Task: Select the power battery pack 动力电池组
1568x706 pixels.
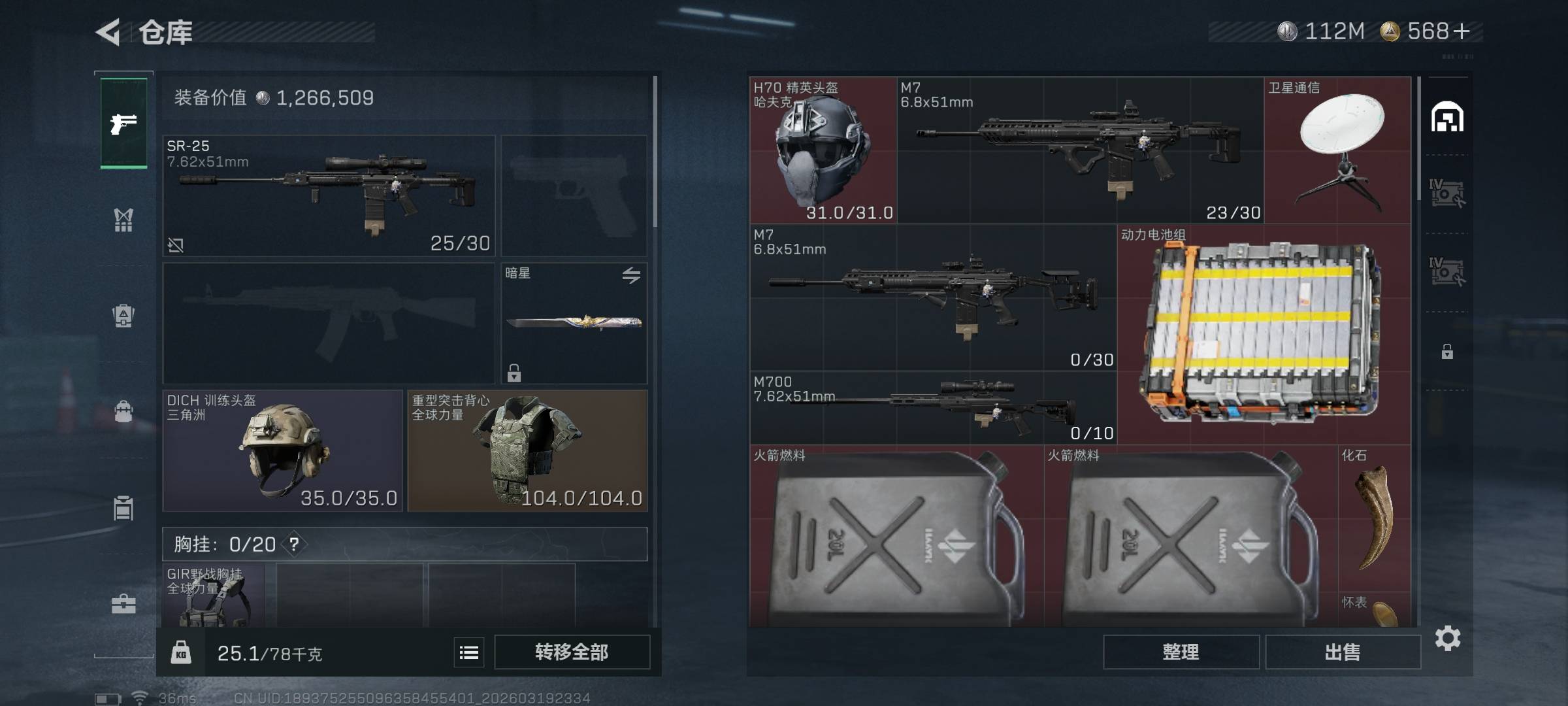Action: [1264, 334]
